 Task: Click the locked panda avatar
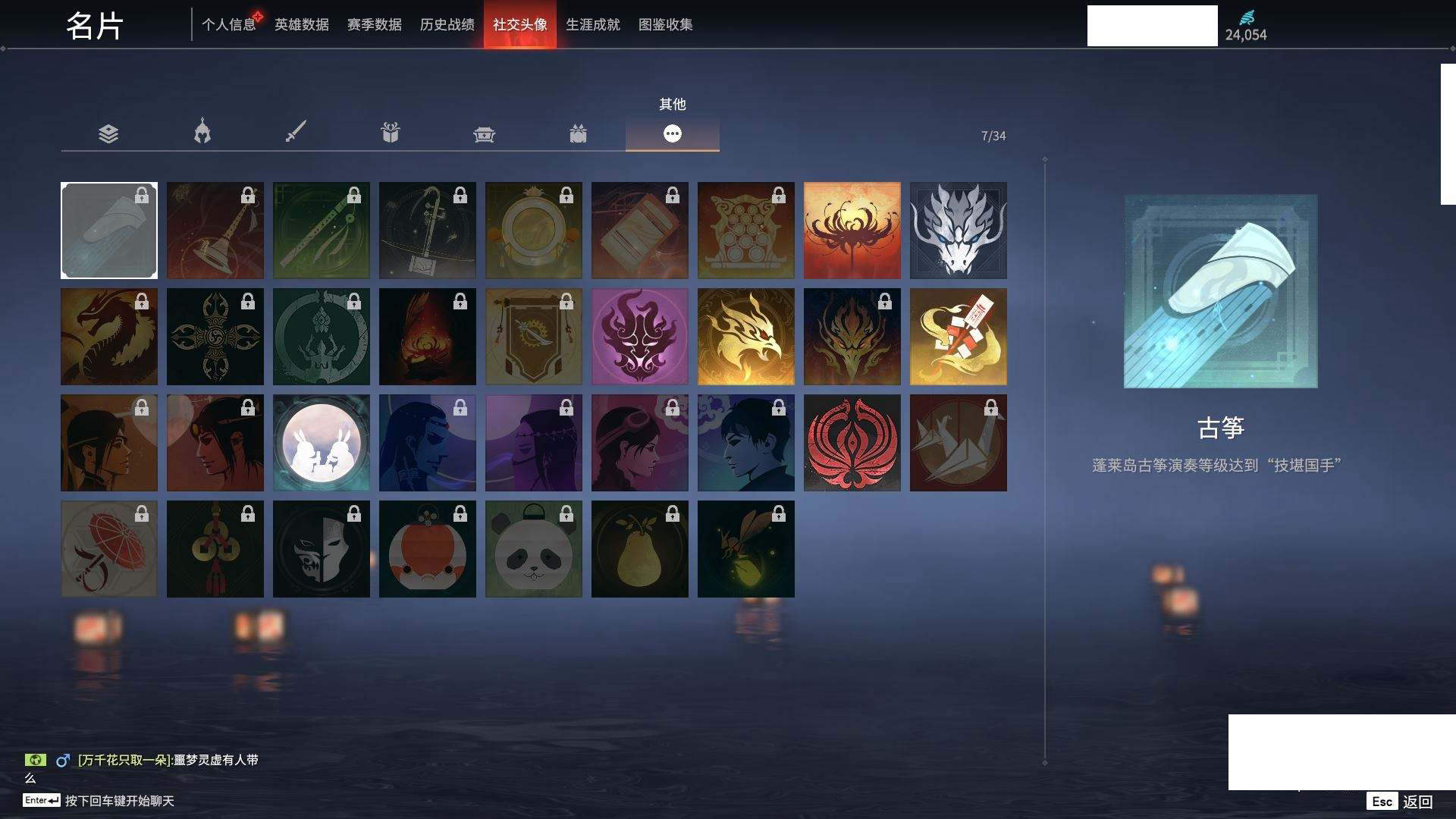[533, 549]
